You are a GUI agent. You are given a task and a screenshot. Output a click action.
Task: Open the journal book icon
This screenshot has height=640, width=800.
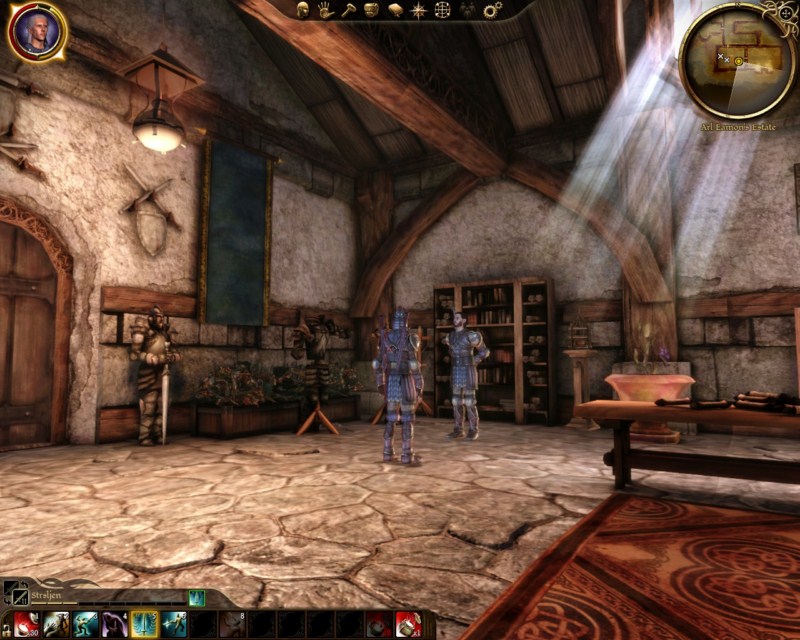(395, 10)
